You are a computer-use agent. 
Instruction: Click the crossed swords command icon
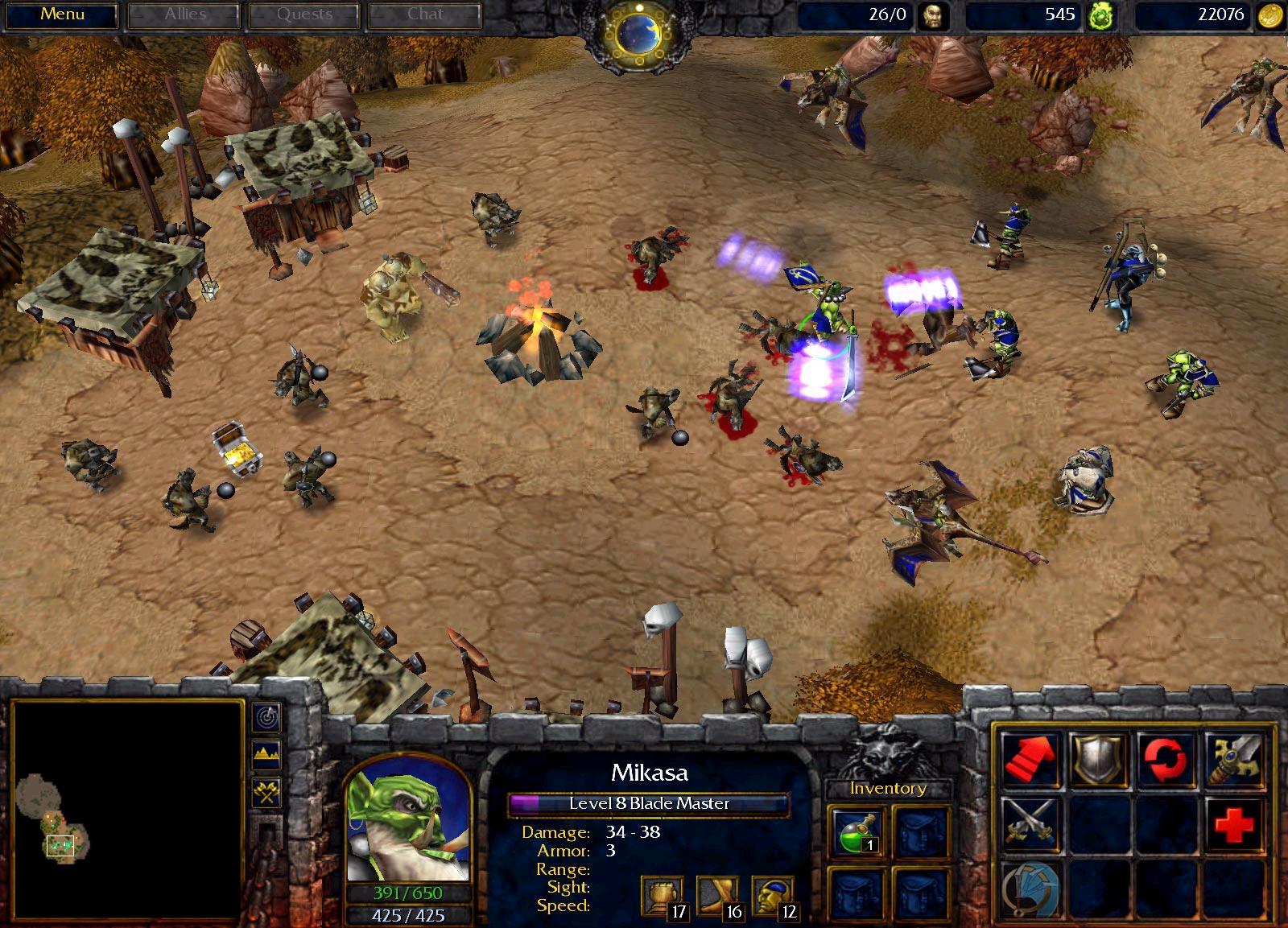pos(1029,823)
